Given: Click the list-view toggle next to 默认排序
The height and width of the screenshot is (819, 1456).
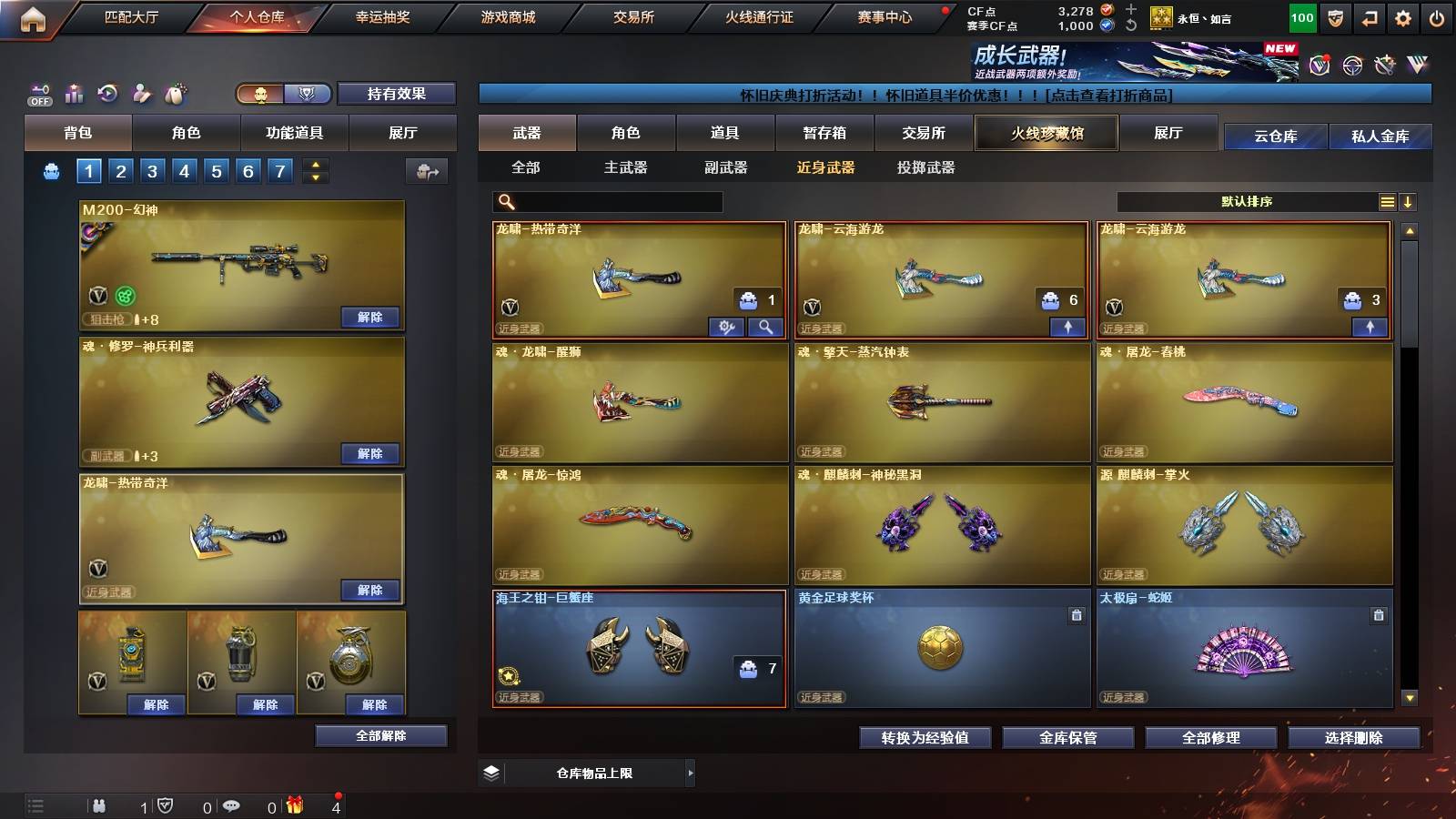Looking at the screenshot, I should pyautogui.click(x=1386, y=201).
